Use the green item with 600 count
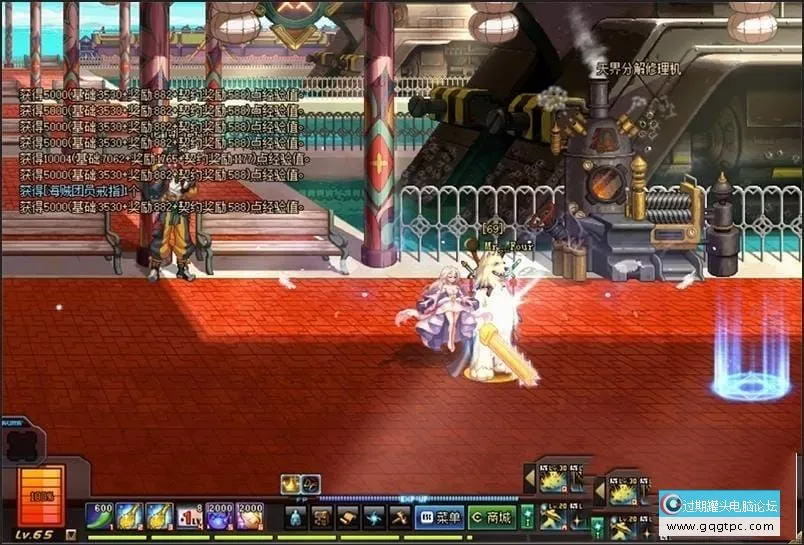This screenshot has height=545, width=804. 99,517
